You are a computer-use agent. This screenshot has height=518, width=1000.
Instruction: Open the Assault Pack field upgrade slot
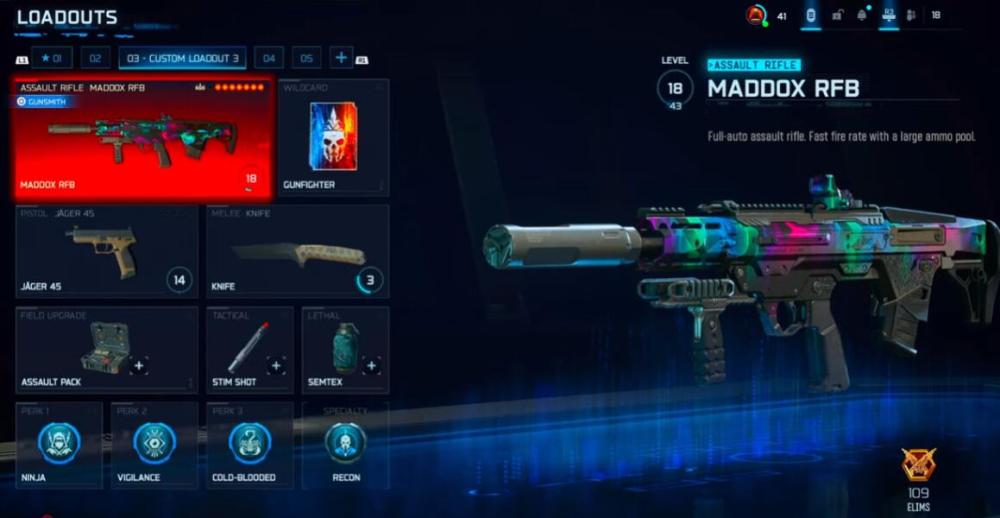point(106,350)
